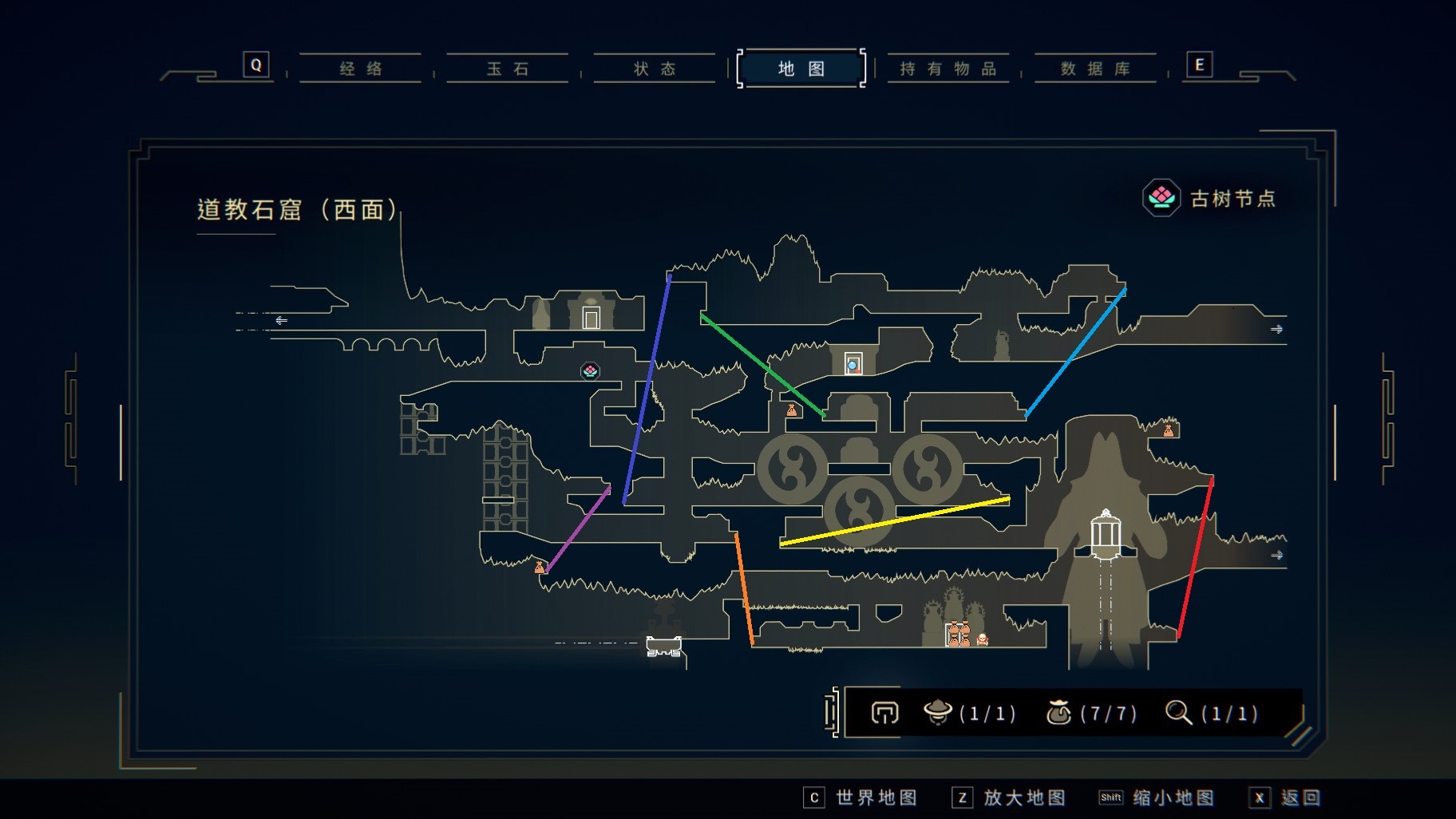
Task: Select the white cage marker on map
Action: pos(1106,530)
